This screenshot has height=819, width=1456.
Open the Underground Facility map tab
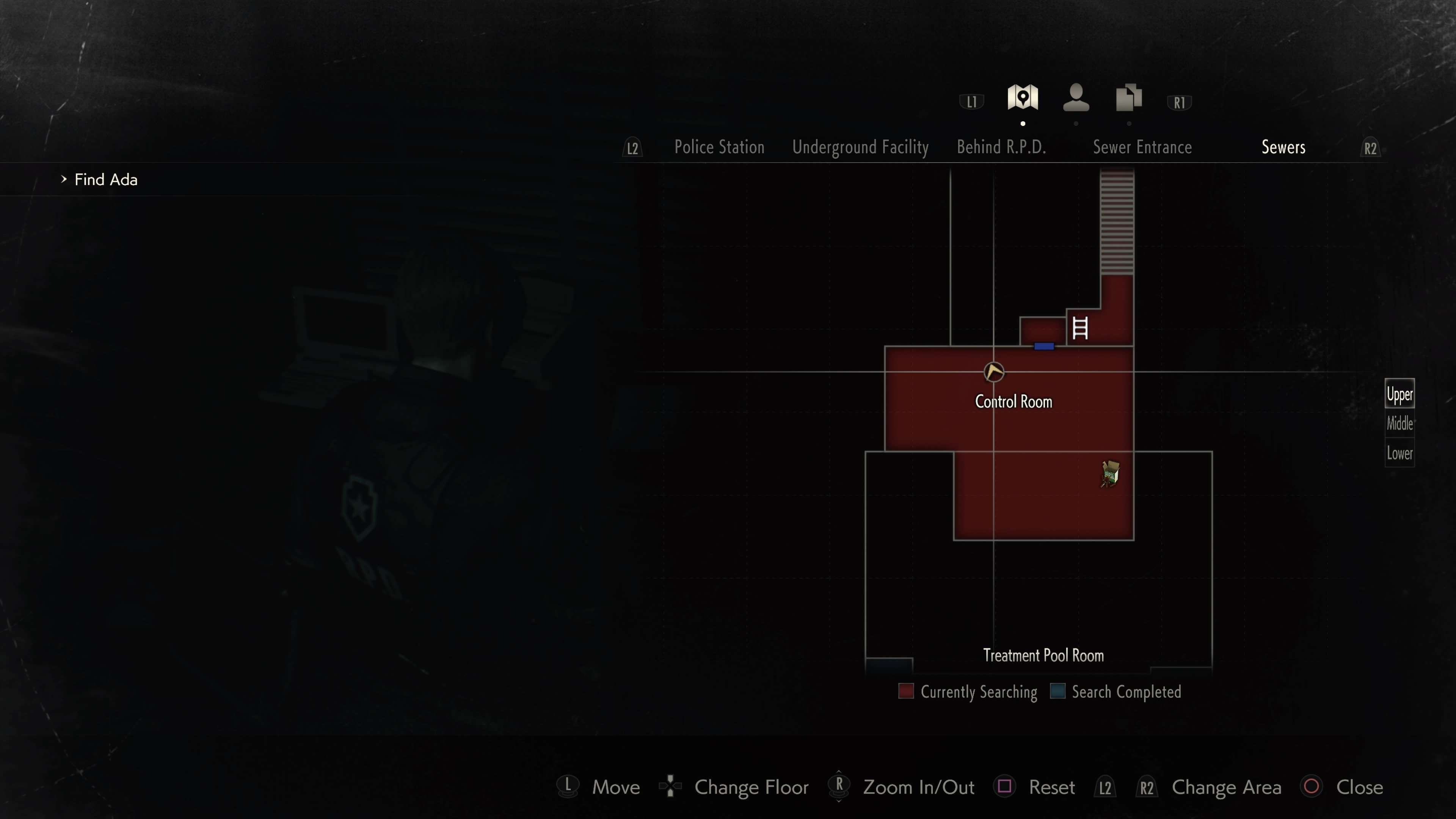(x=860, y=147)
